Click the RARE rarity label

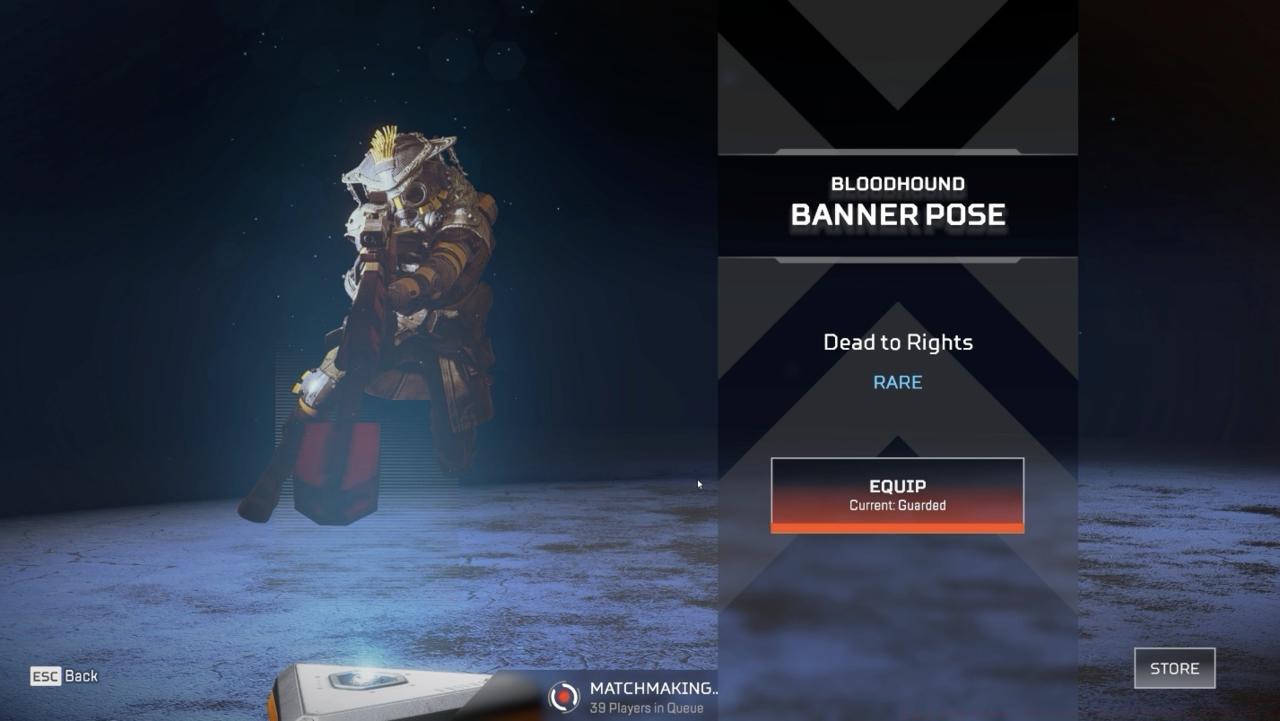[x=896, y=381]
